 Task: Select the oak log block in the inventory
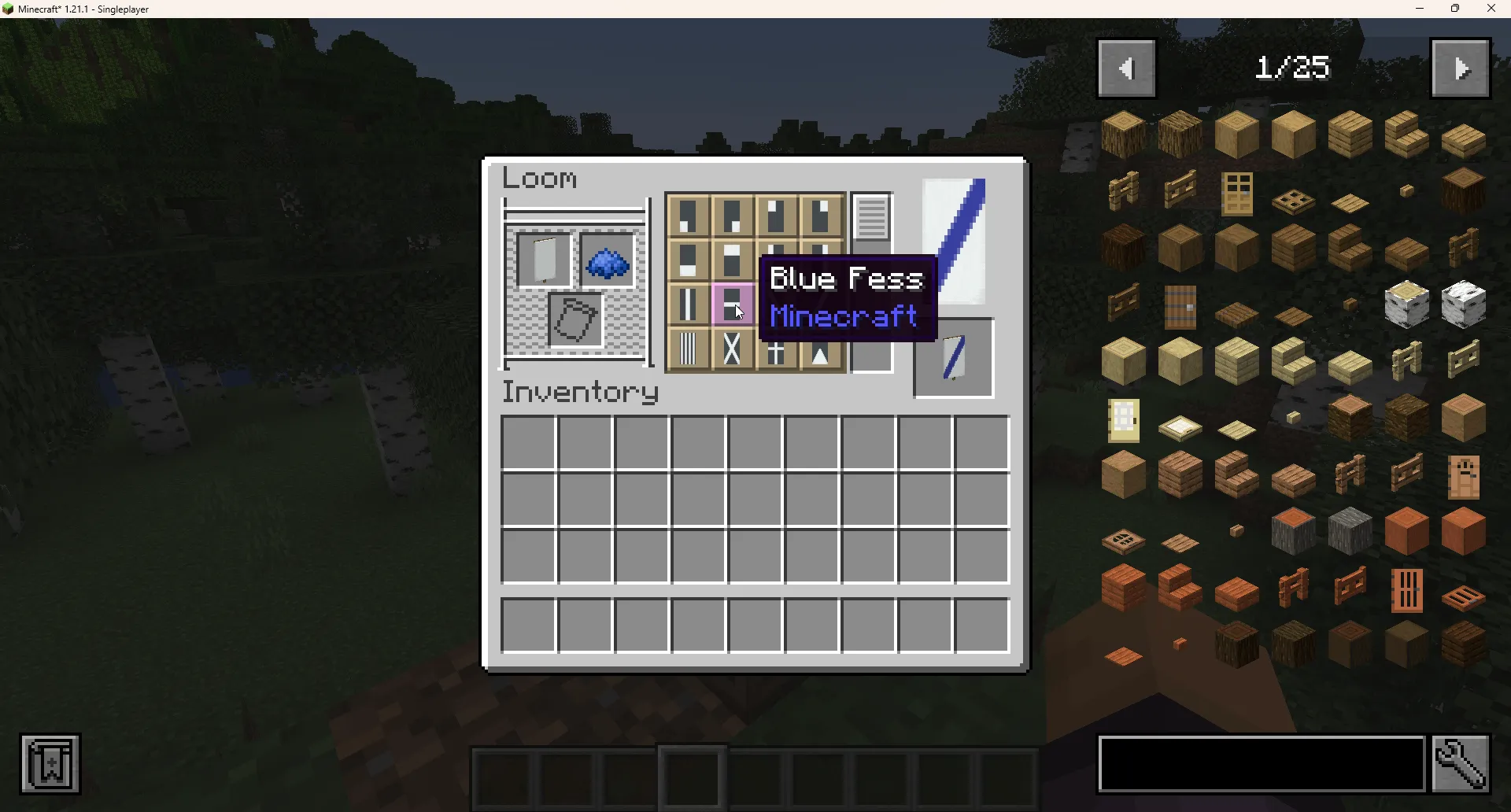pos(1123,134)
